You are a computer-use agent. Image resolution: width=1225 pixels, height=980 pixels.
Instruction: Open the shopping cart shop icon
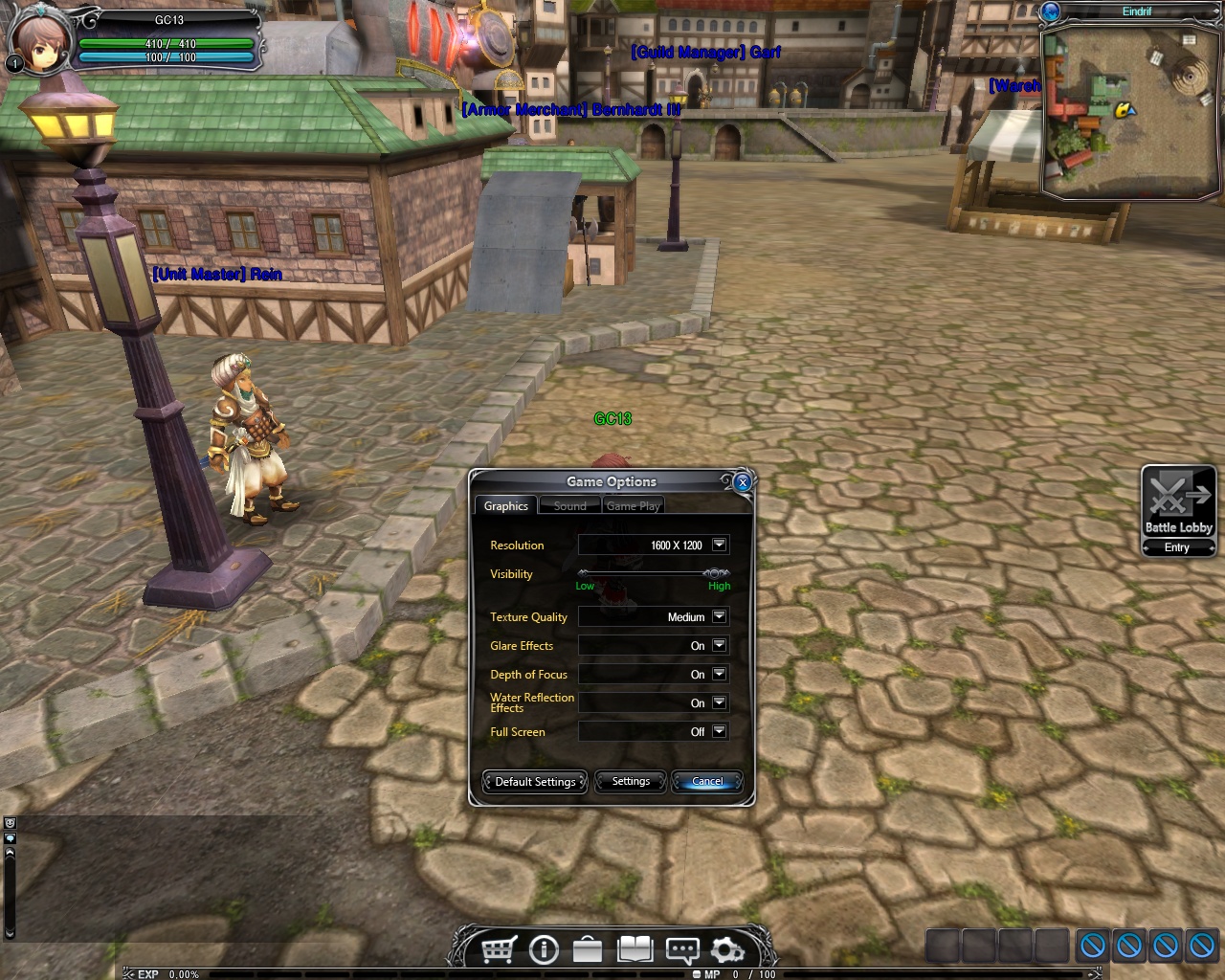(x=499, y=949)
